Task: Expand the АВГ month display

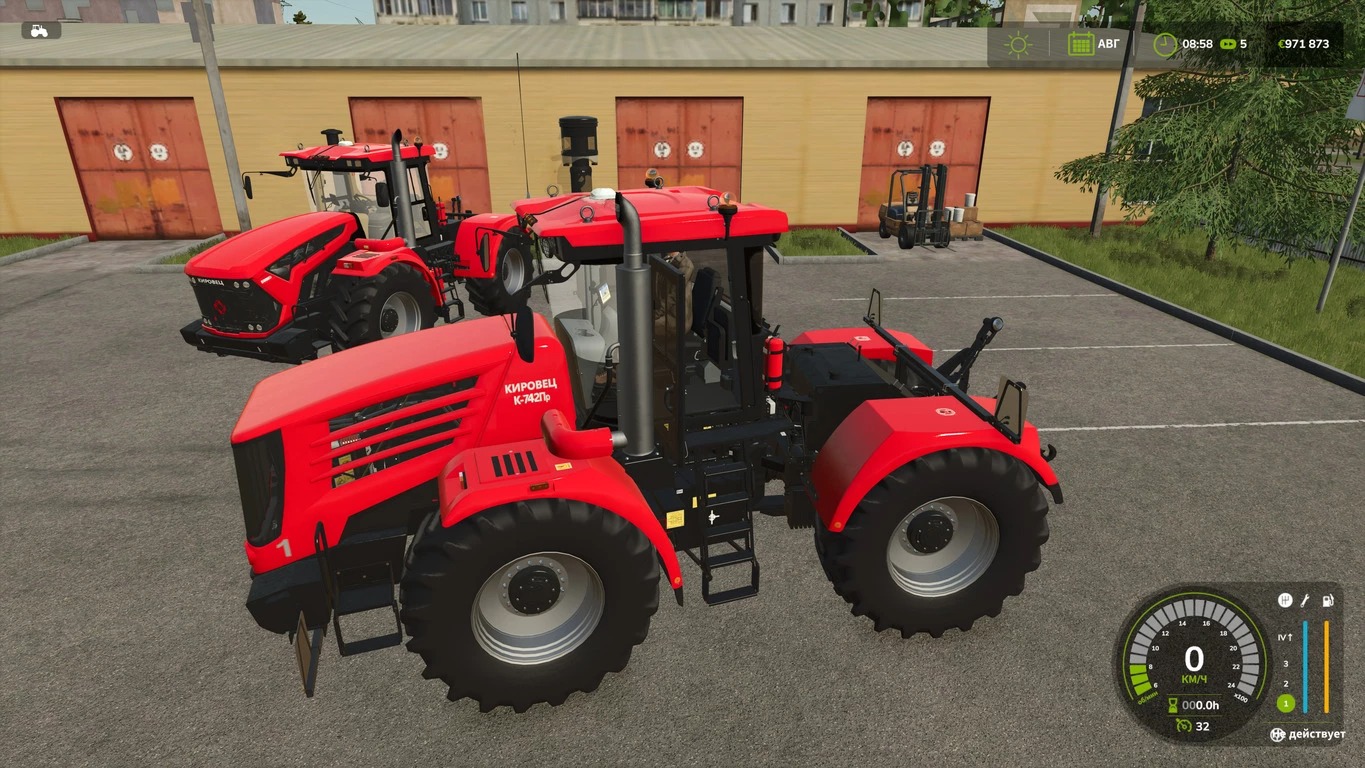Action: (x=1108, y=43)
